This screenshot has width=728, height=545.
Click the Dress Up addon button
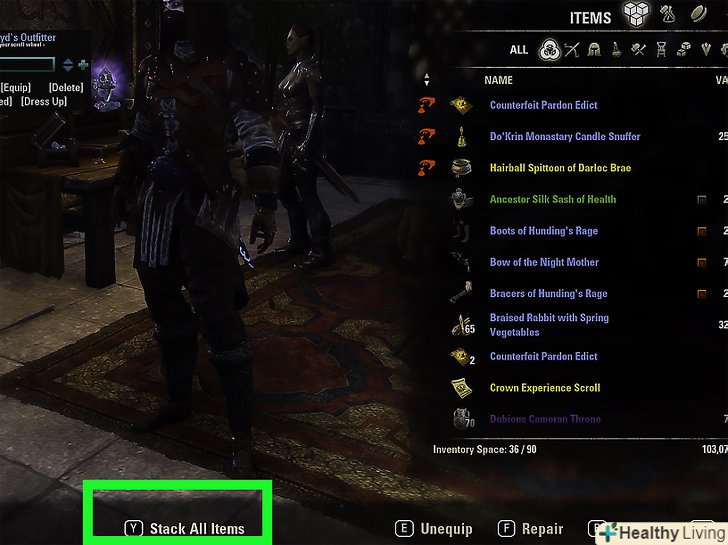tap(44, 102)
